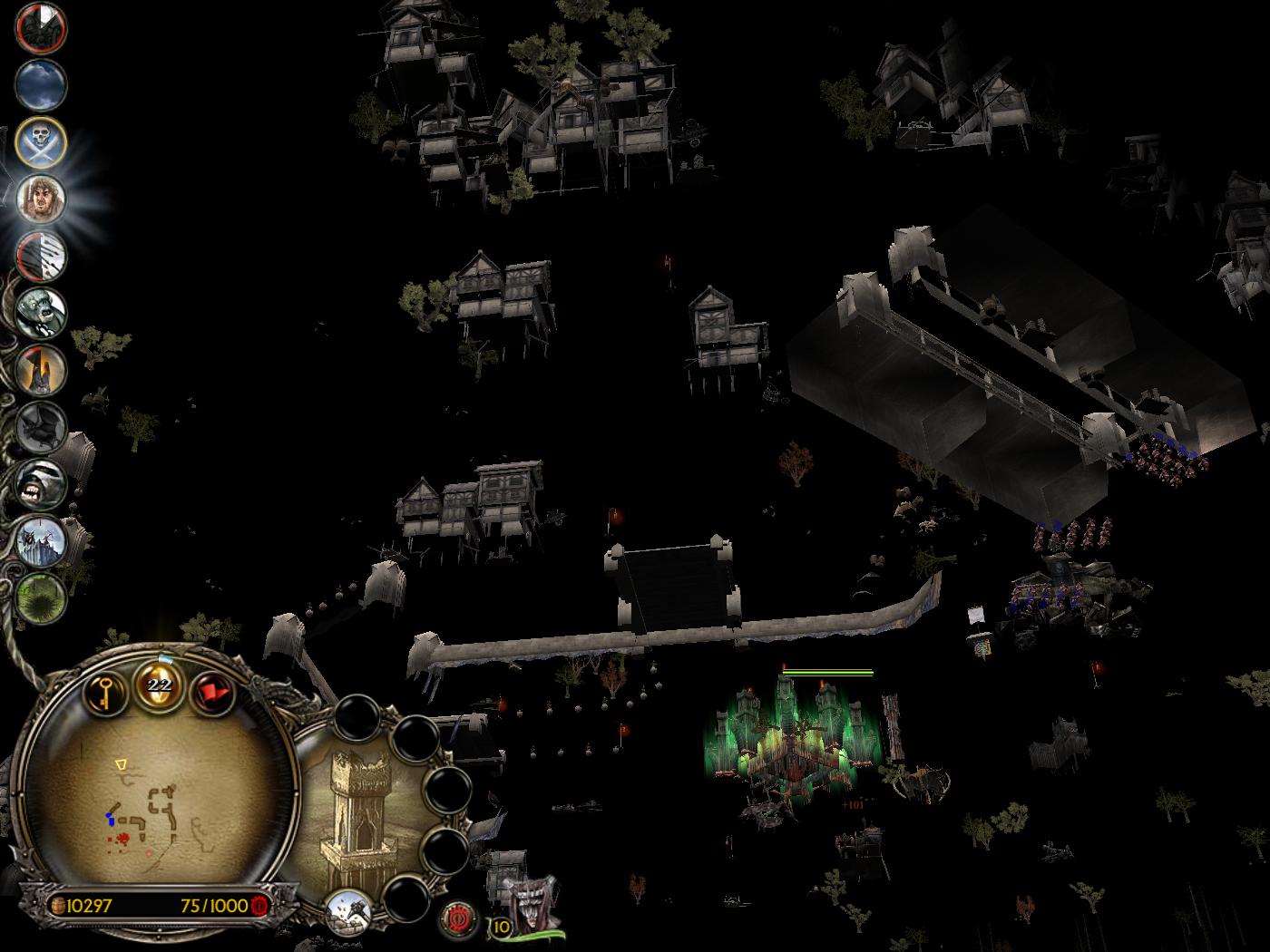The height and width of the screenshot is (952, 1270).
Task: Choose the cave troll summon power
Action: point(41,312)
